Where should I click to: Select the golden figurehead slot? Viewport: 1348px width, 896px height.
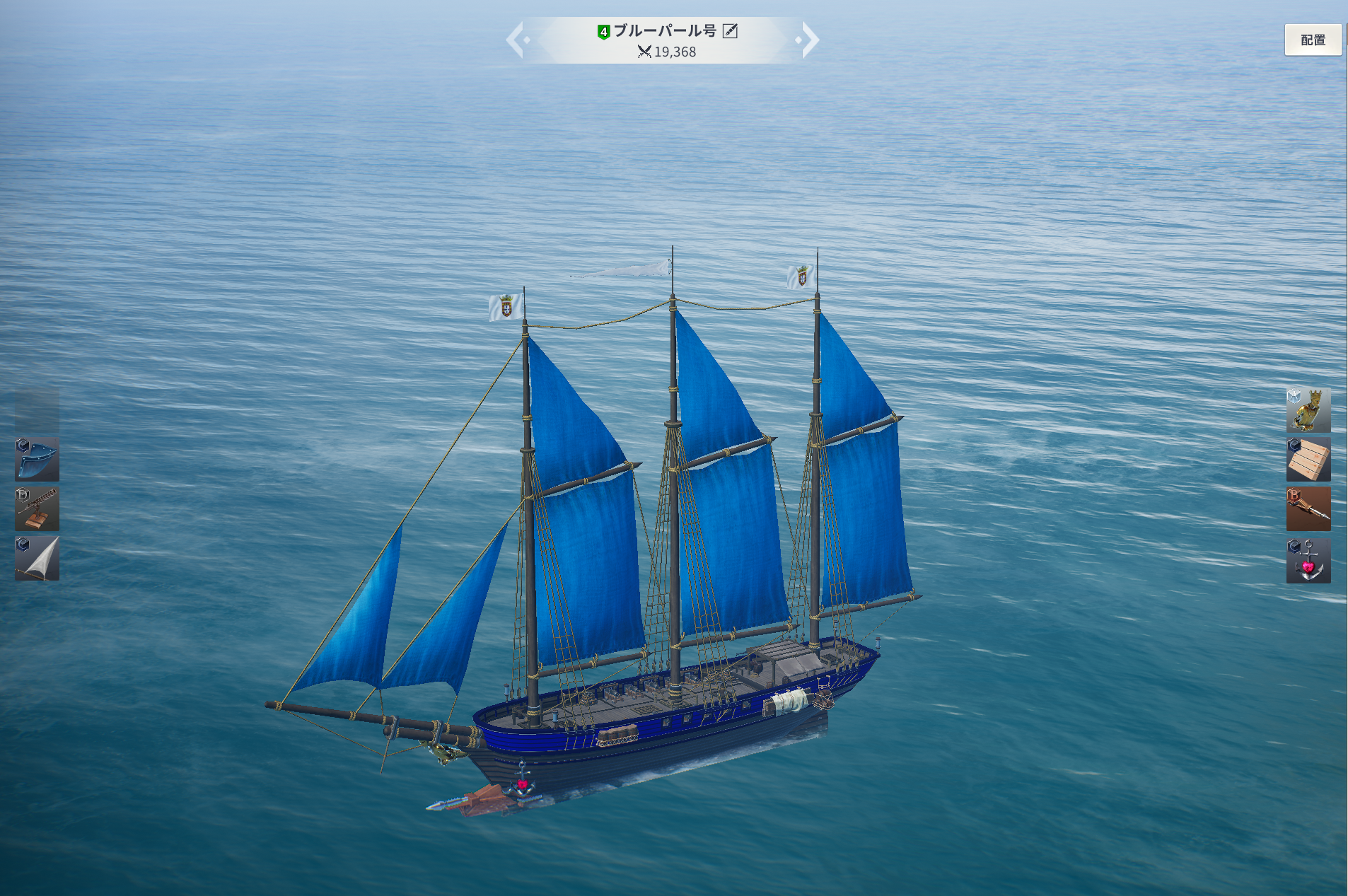pos(1308,410)
